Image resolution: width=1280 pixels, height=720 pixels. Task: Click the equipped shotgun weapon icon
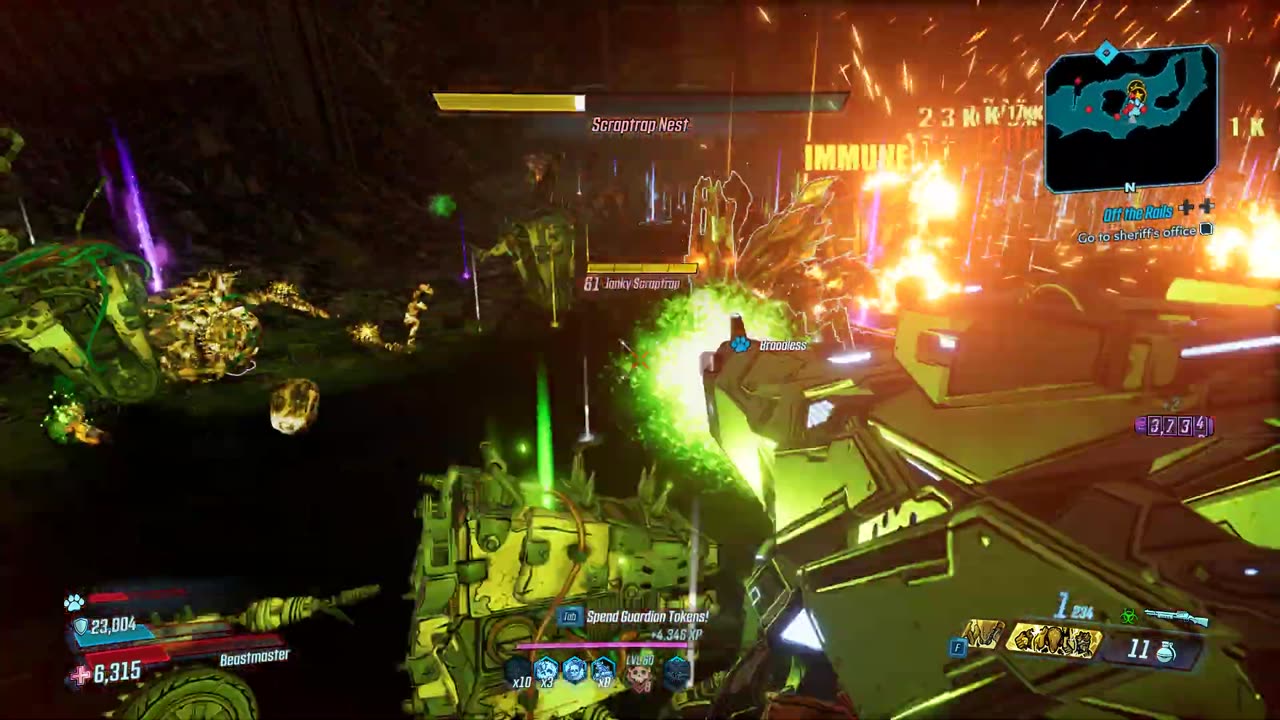tap(1176, 619)
